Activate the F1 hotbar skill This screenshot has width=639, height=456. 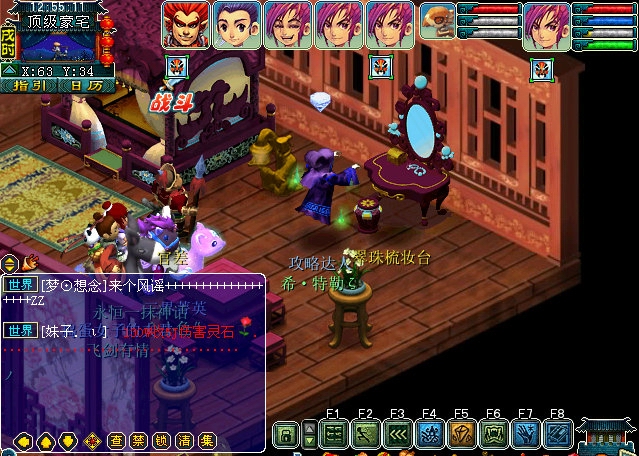(334, 435)
